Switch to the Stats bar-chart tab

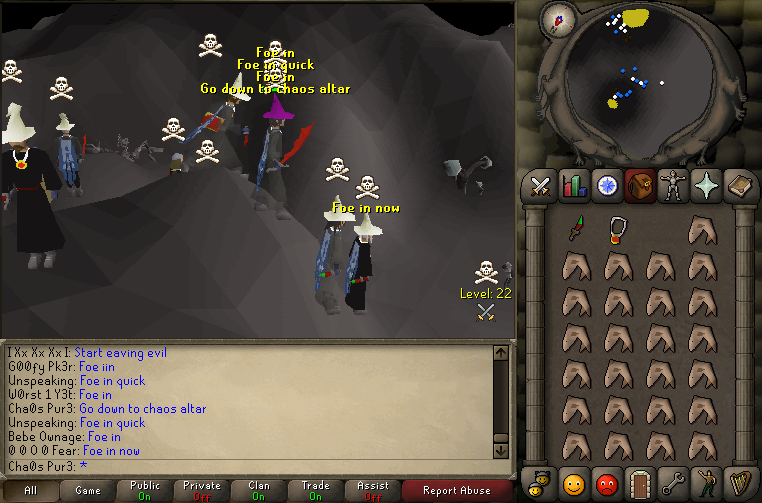coord(574,186)
